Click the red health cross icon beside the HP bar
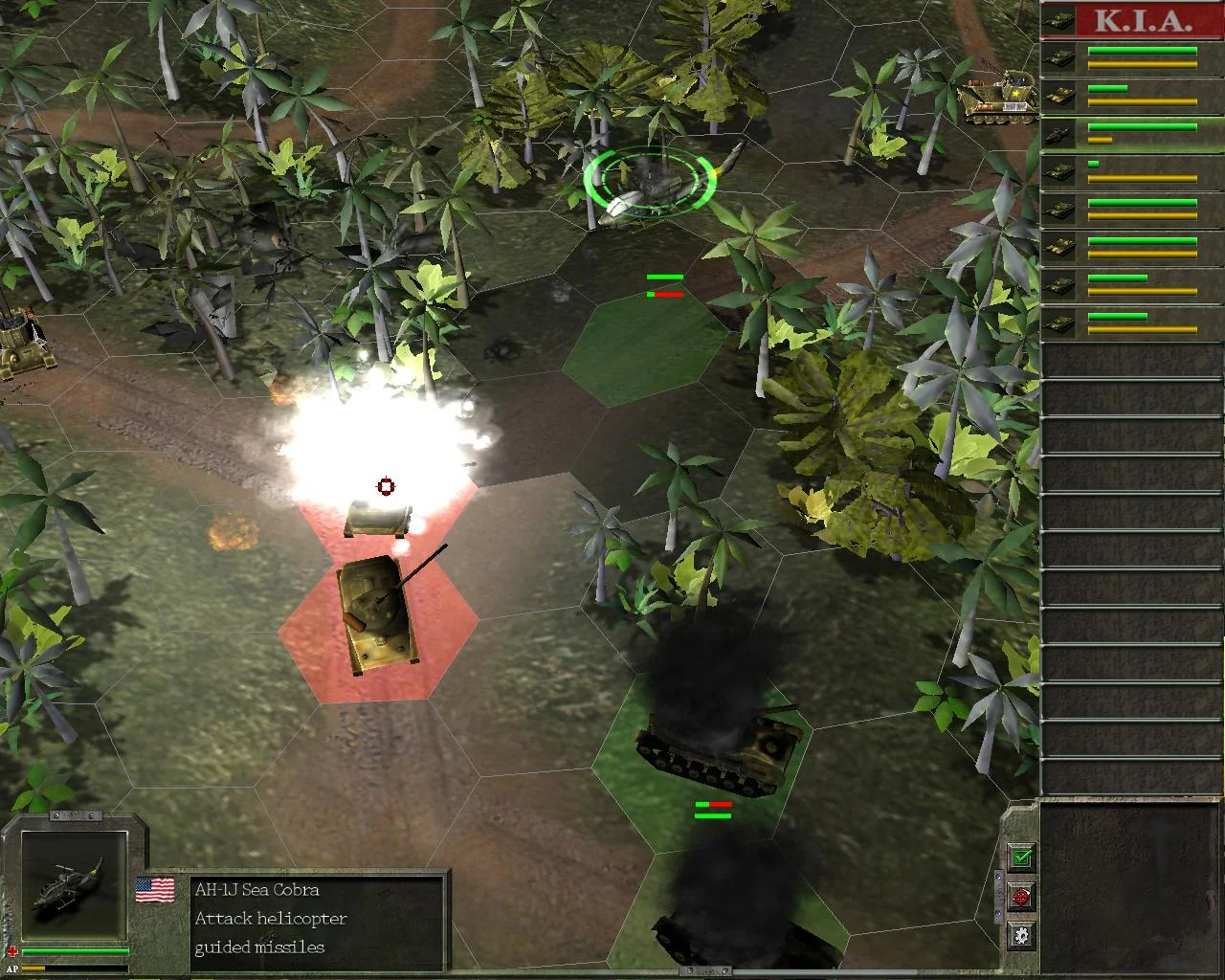 tap(13, 951)
